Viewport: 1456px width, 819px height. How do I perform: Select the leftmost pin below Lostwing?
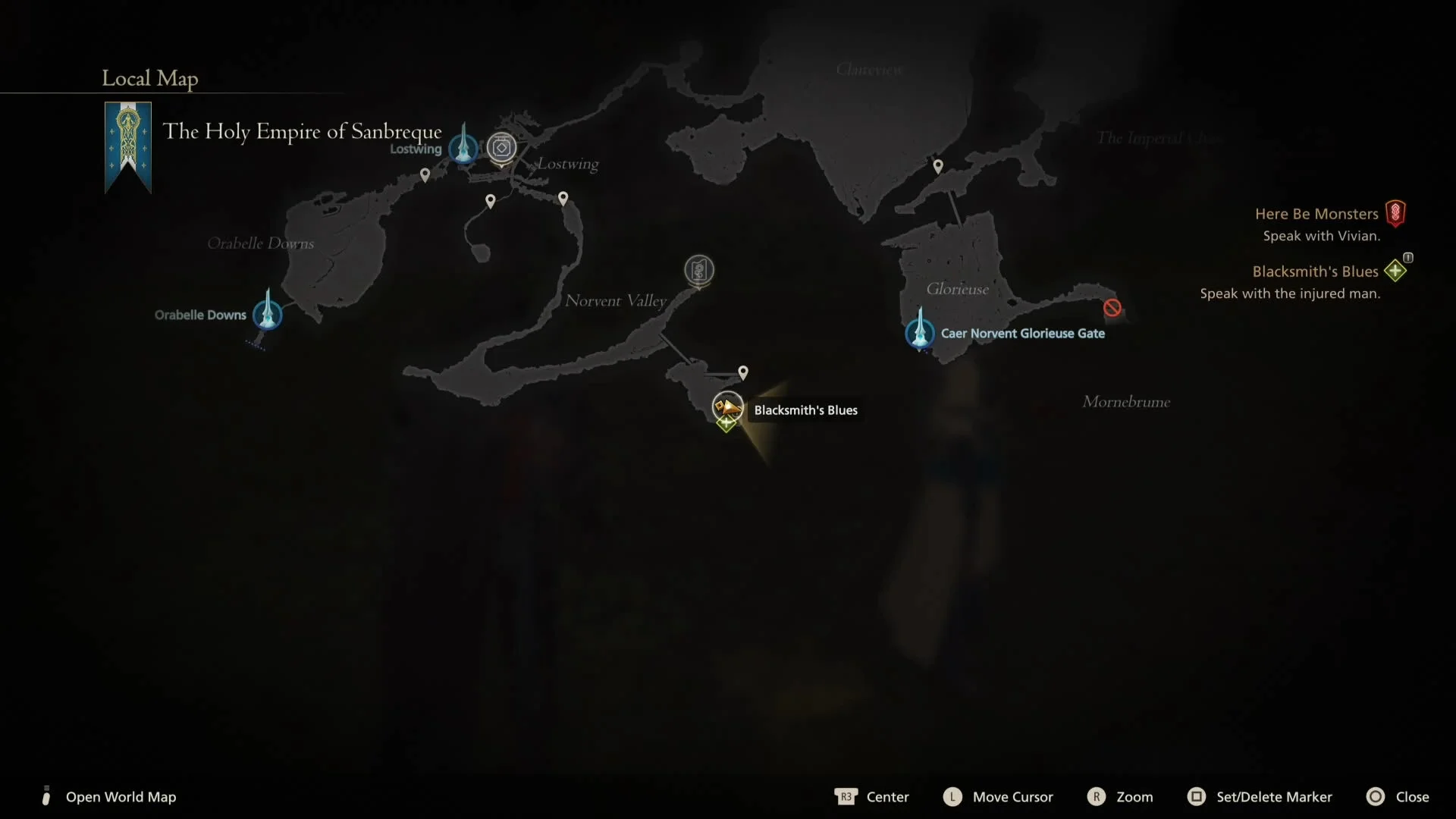click(425, 174)
